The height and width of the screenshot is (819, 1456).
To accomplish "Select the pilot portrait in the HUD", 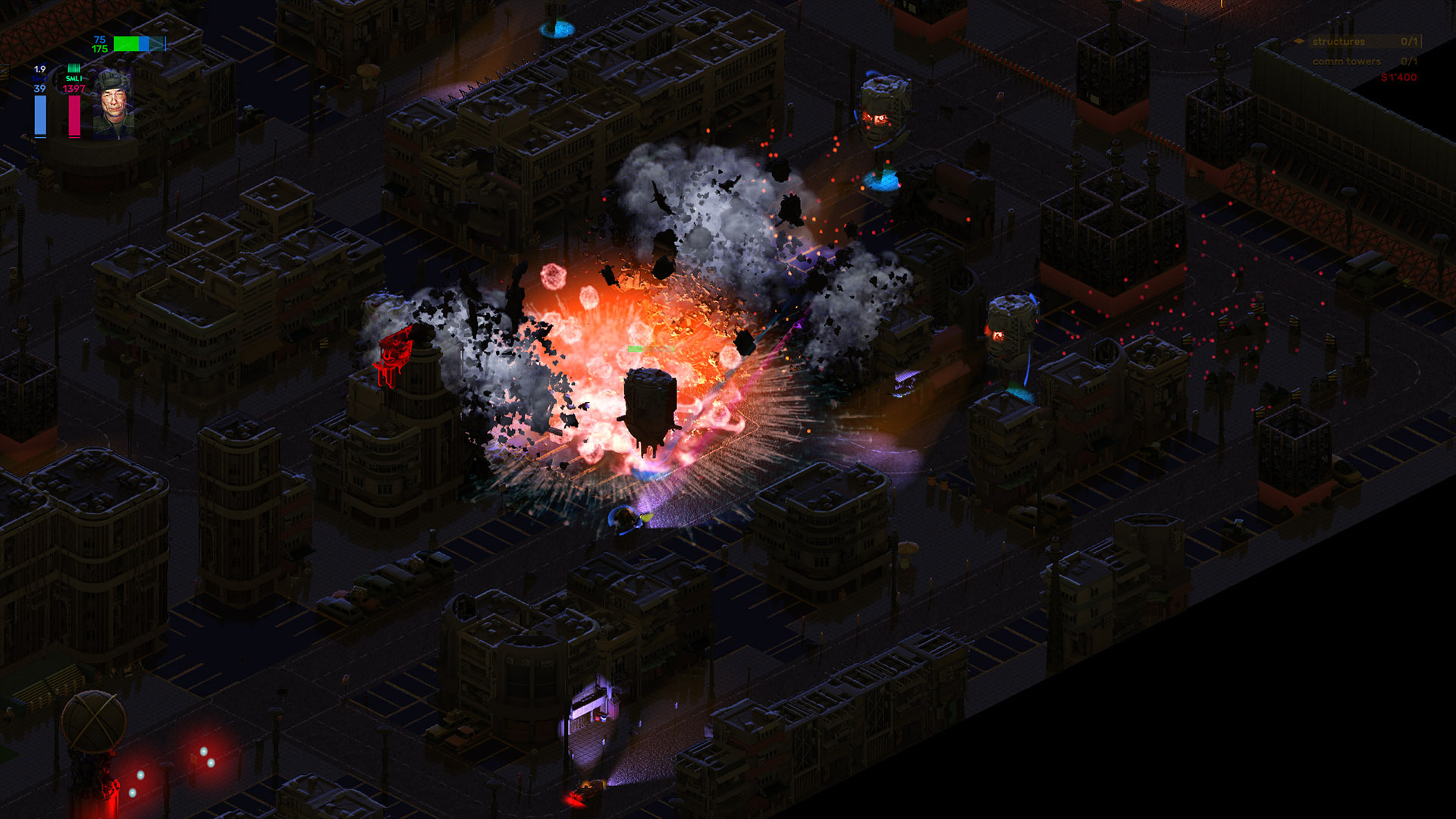I will coord(115,106).
